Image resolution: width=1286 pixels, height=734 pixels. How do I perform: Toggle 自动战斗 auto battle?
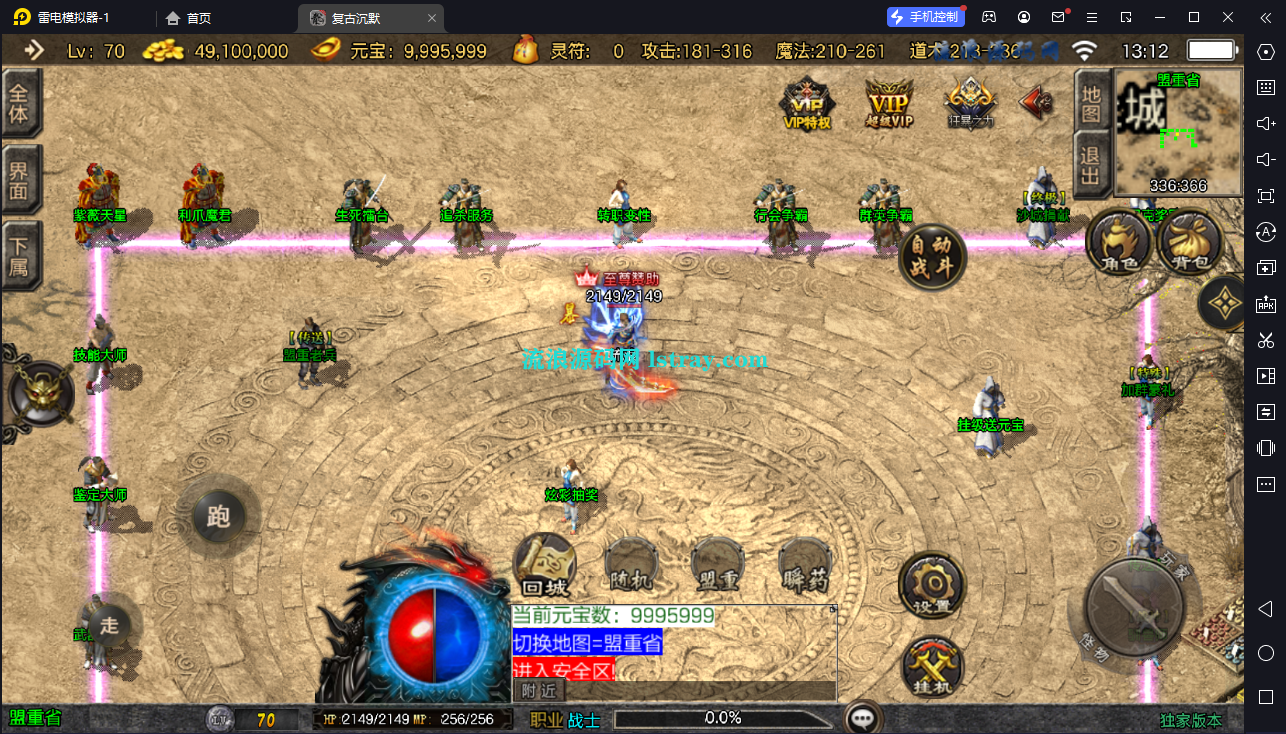[x=932, y=257]
